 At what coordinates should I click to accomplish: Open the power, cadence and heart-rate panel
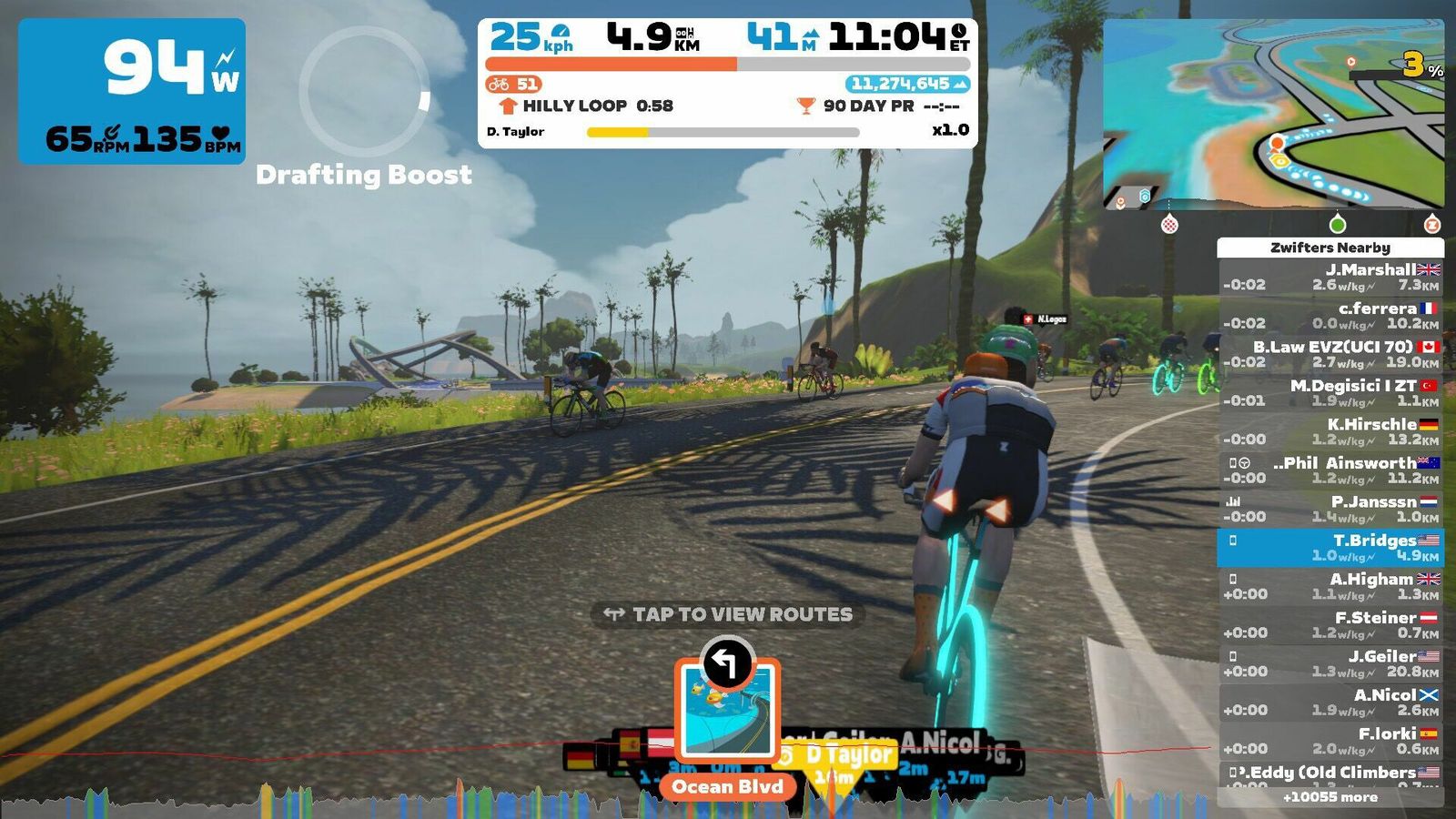[x=132, y=91]
